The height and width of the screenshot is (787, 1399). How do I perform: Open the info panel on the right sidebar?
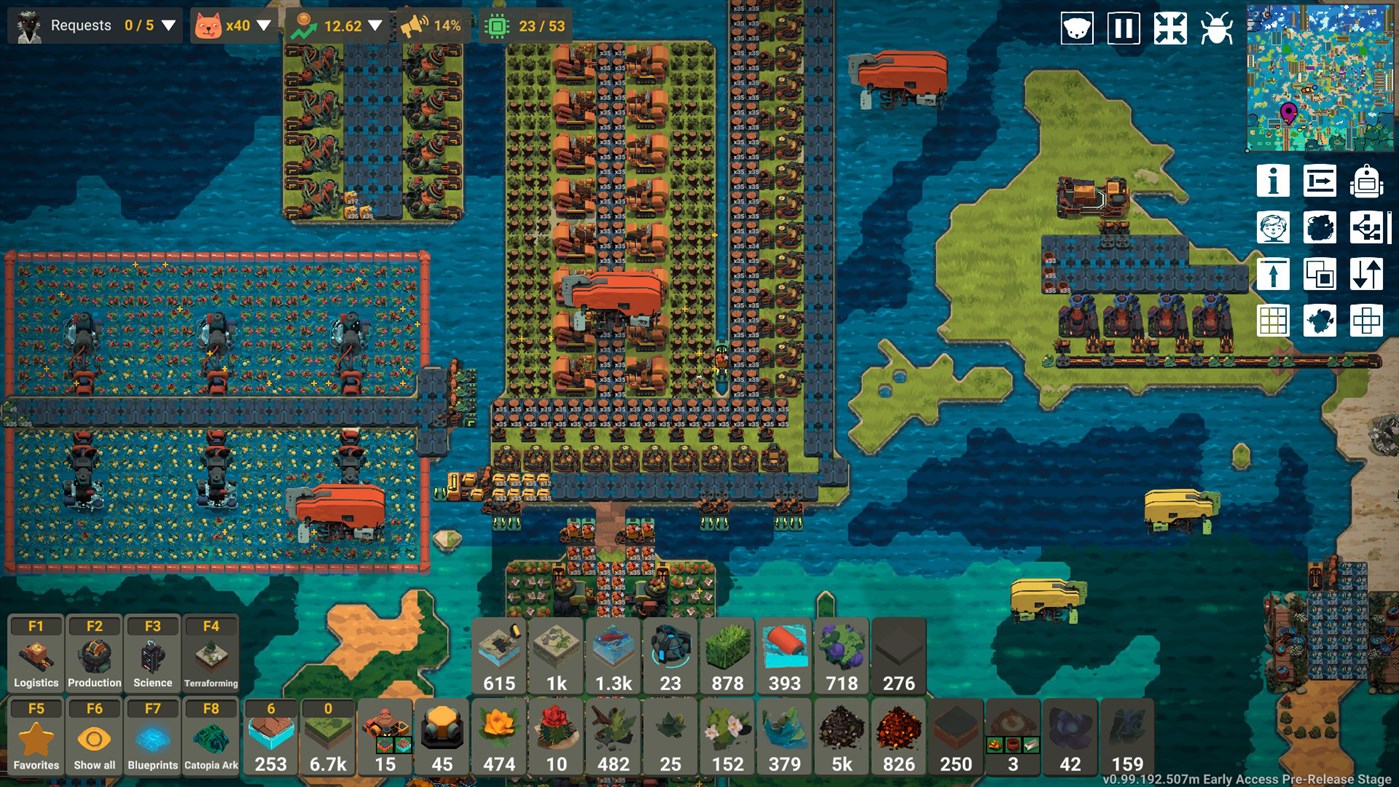[1273, 181]
